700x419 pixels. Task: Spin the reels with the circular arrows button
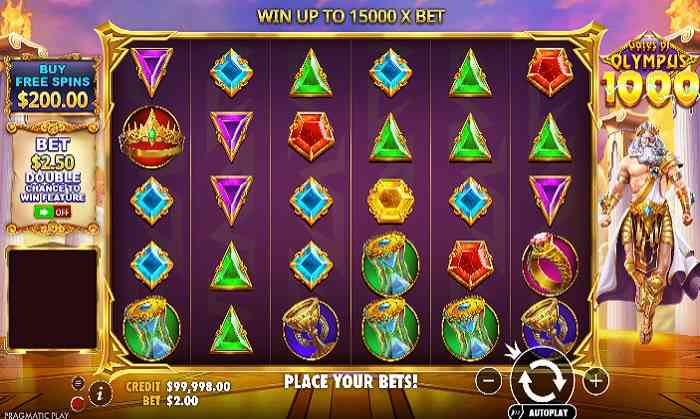[x=540, y=381]
